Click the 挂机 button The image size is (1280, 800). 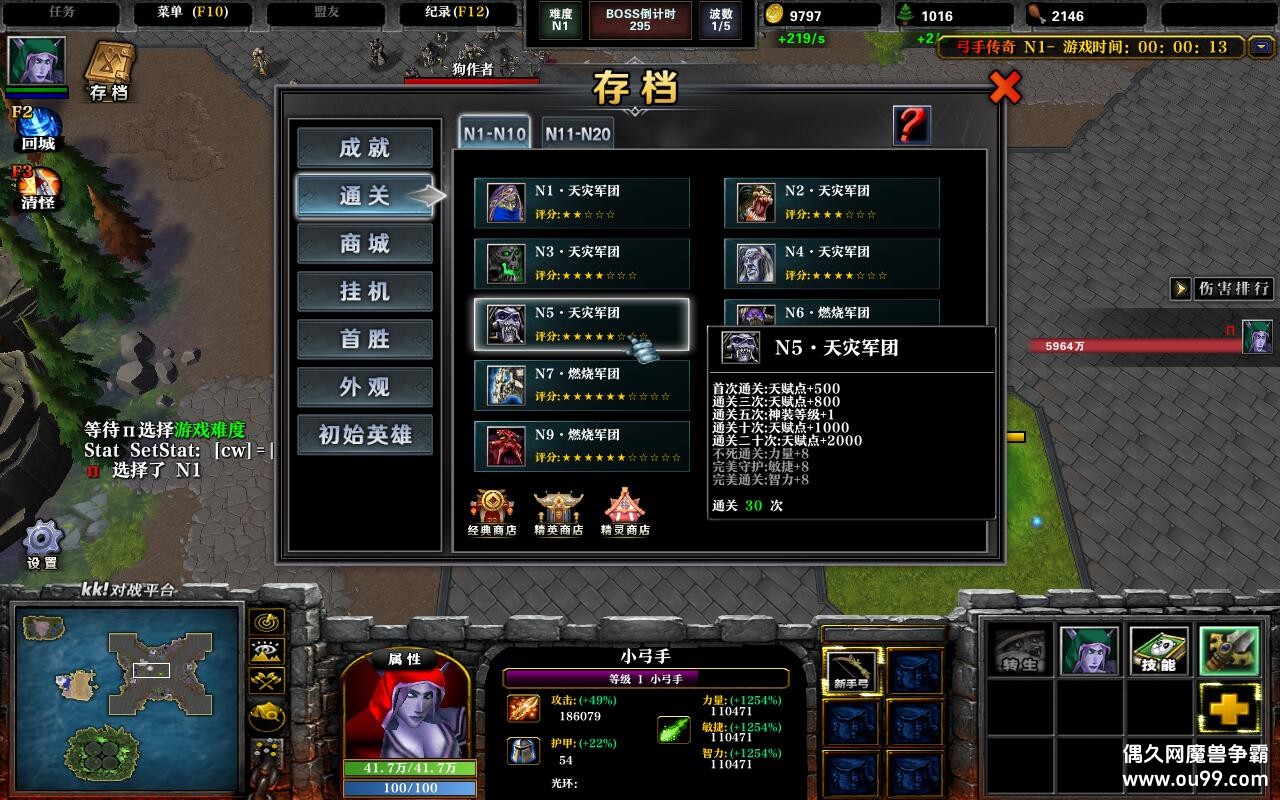(364, 290)
